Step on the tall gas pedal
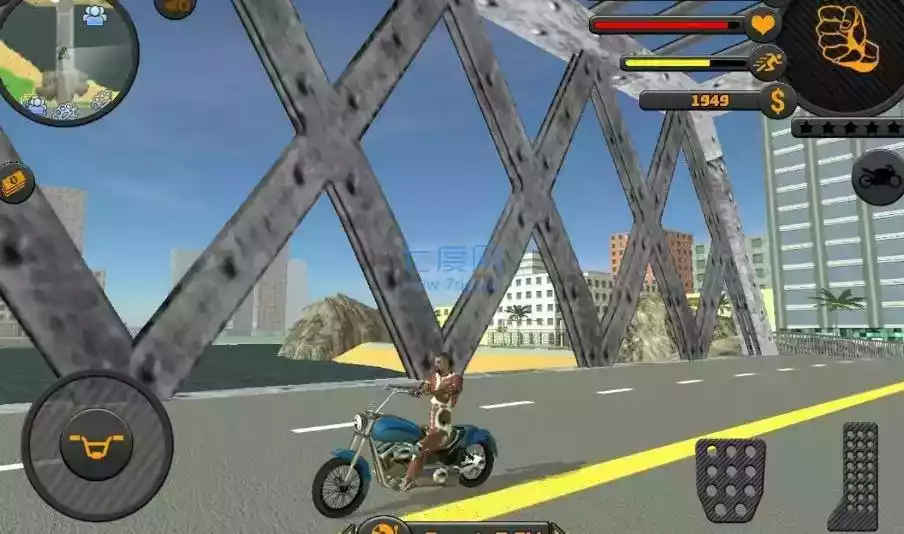 pyautogui.click(x=853, y=476)
